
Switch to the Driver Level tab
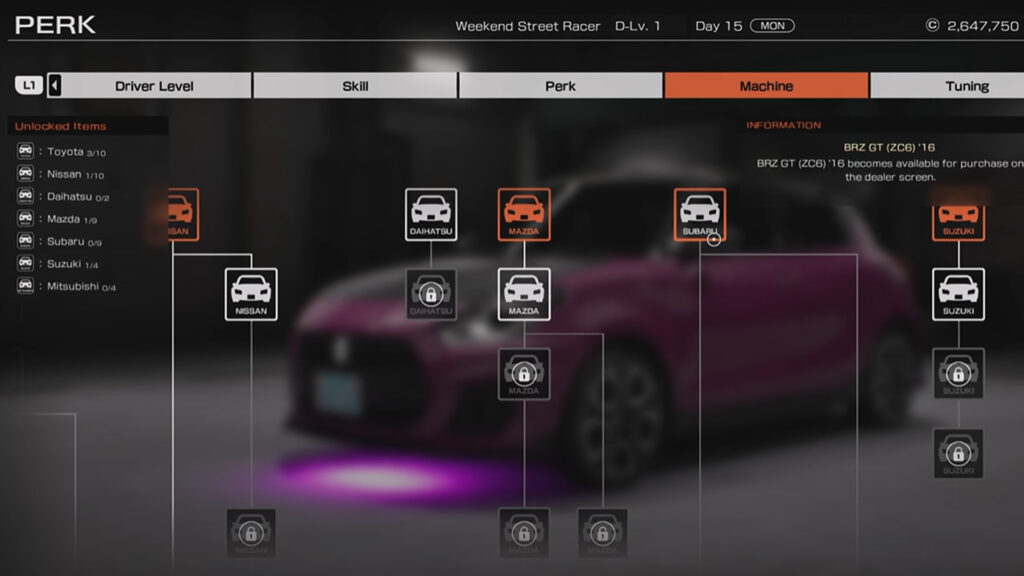coord(154,86)
